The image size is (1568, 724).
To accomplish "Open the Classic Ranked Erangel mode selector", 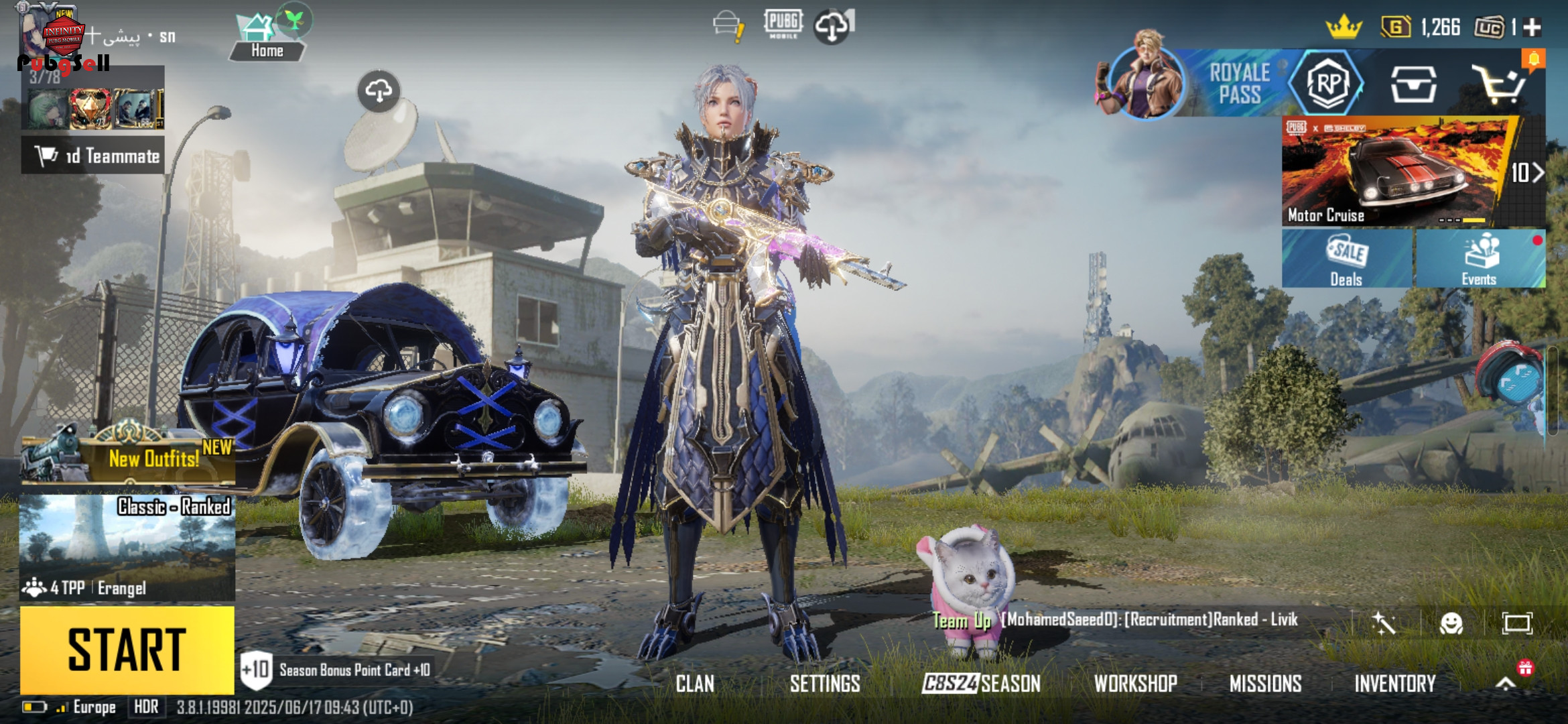I will (127, 546).
